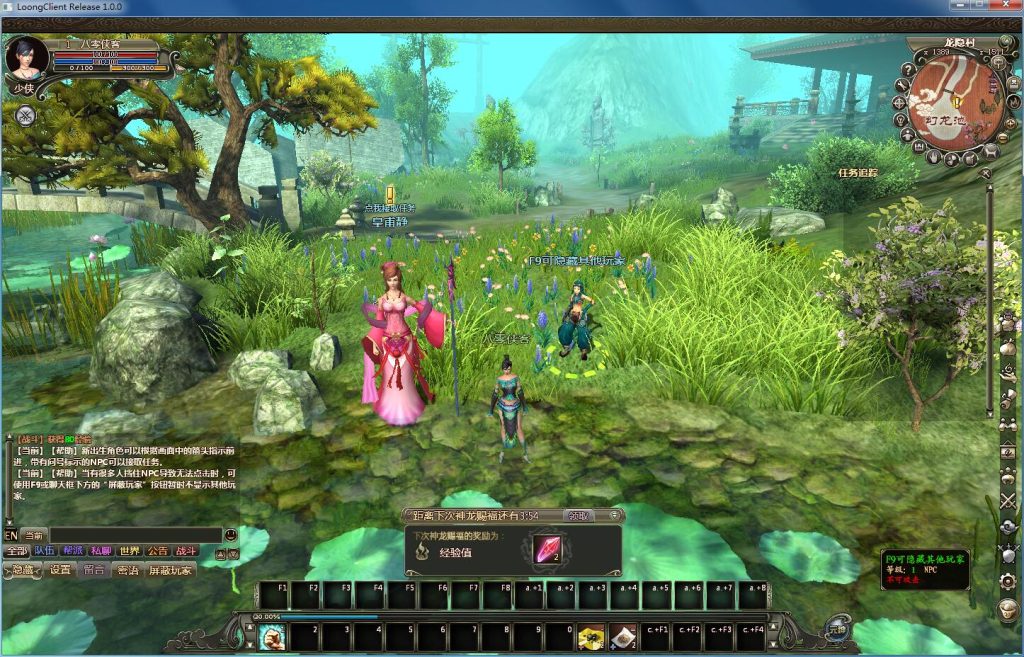
Task: Close the LoongClient window
Action: pyautogui.click(x=1002, y=7)
